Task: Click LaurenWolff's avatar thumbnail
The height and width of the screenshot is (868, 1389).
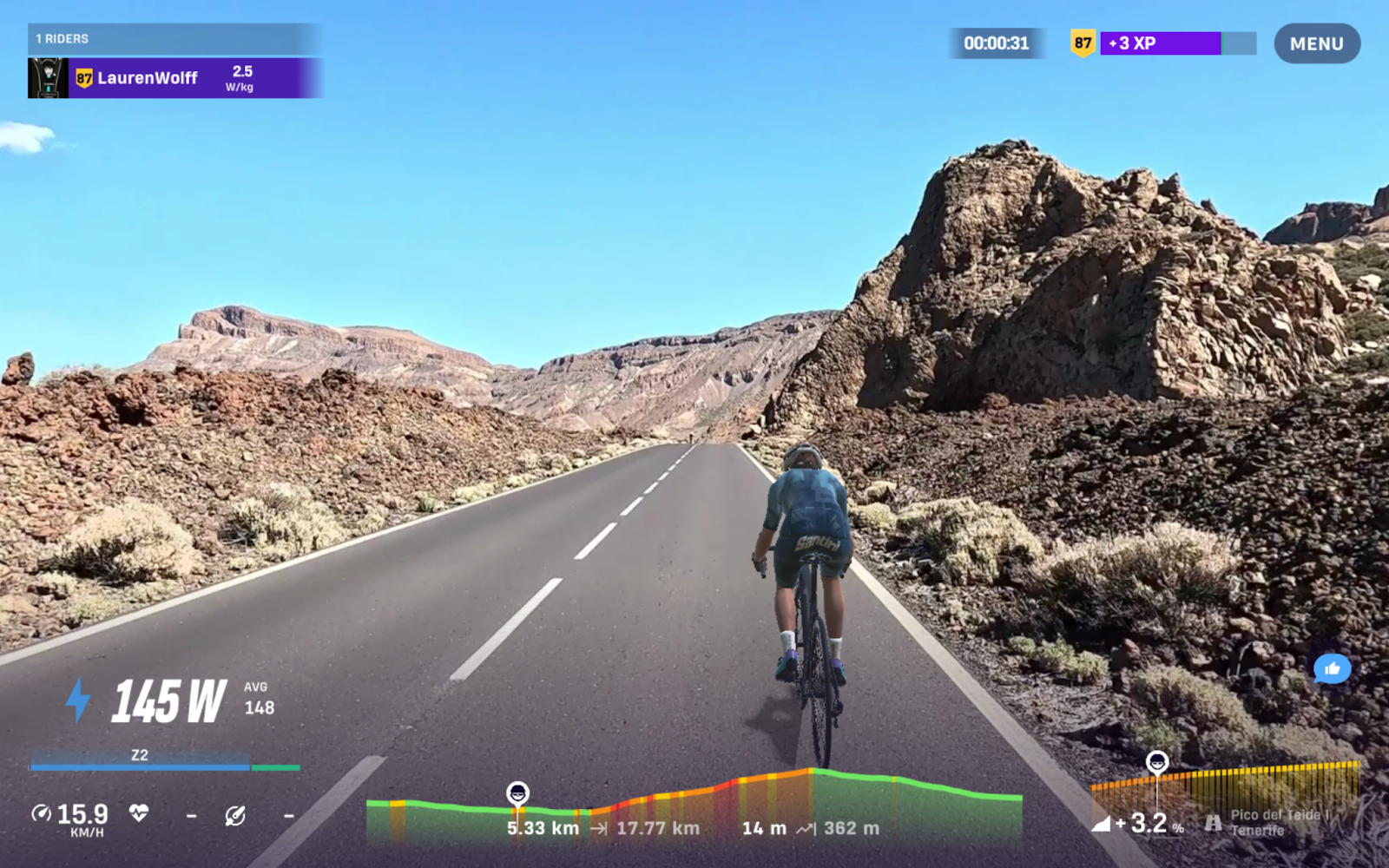Action: click(x=48, y=77)
